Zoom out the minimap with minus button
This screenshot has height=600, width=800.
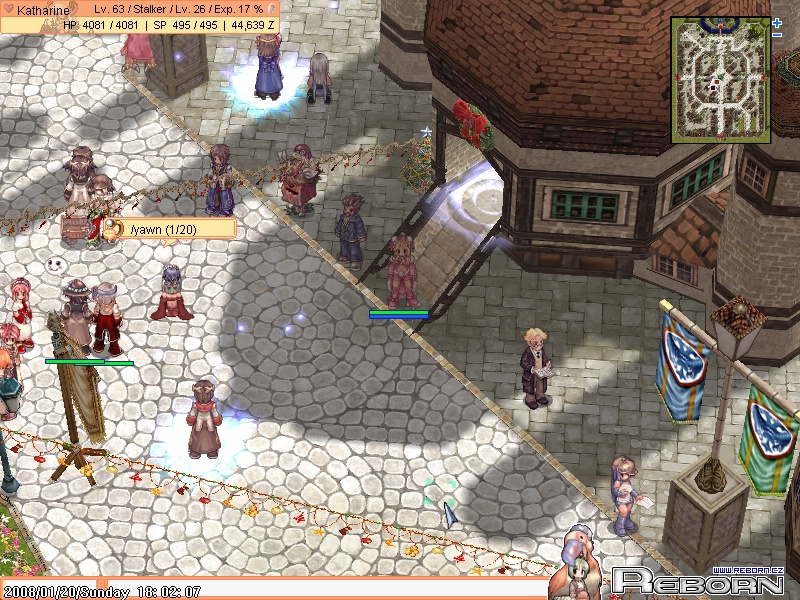(x=777, y=34)
